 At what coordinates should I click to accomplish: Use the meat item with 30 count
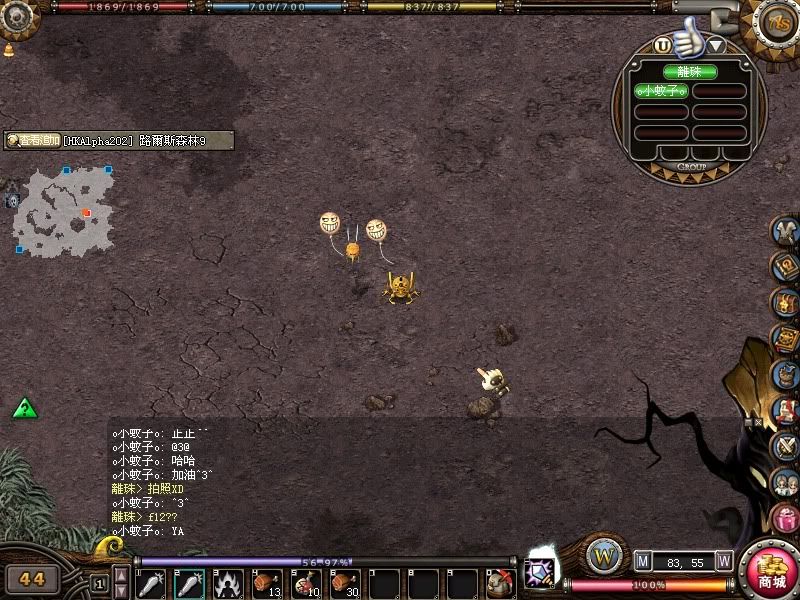[344, 583]
